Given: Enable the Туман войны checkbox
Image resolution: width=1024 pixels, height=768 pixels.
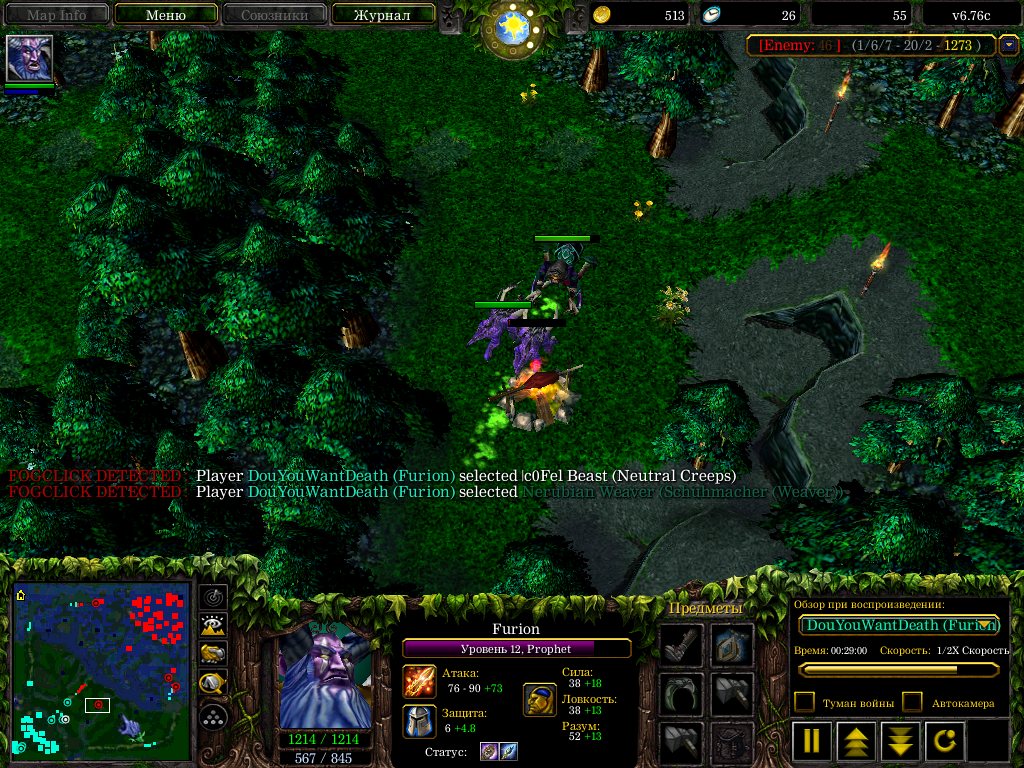Looking at the screenshot, I should click(804, 702).
